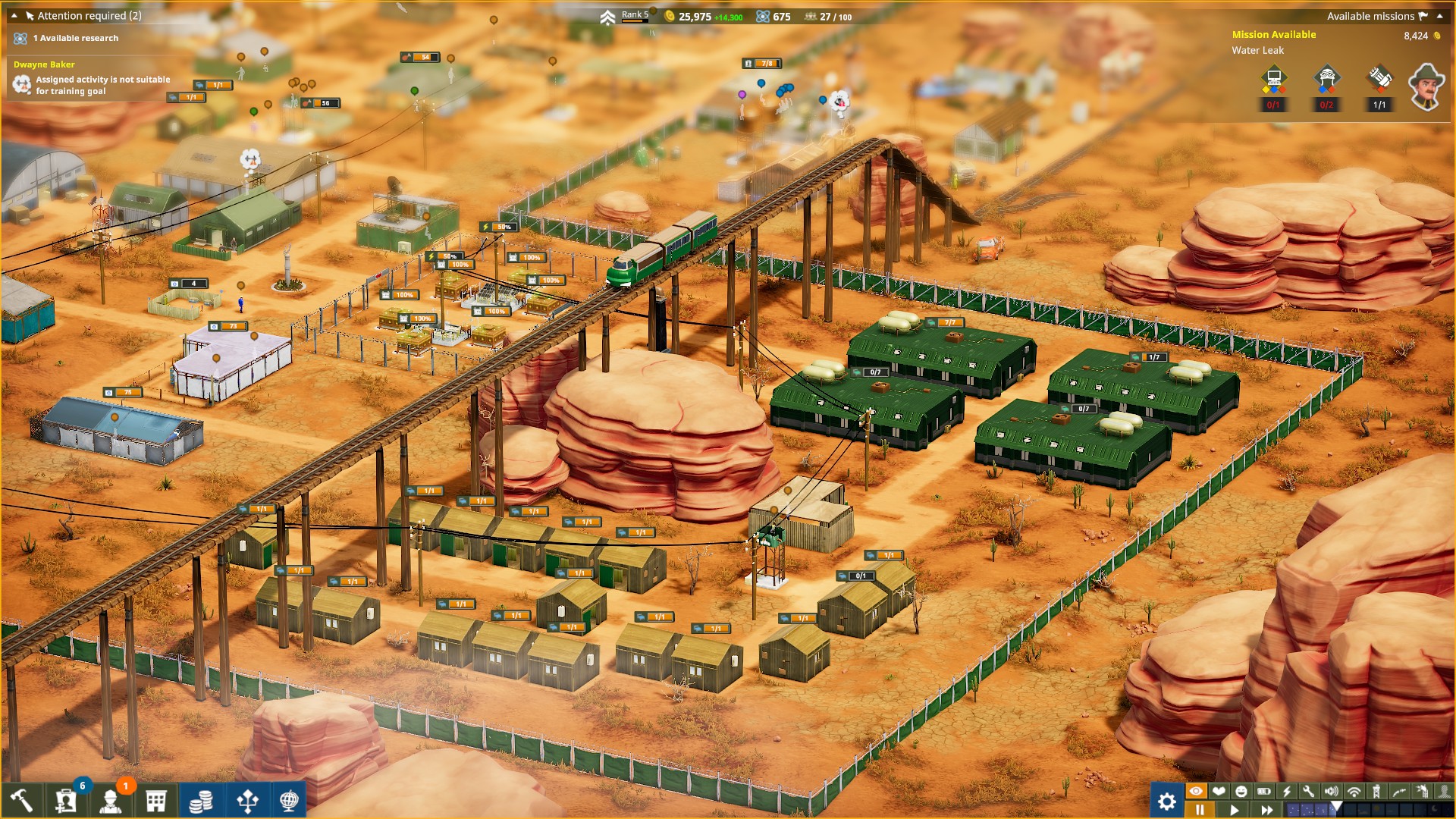Select the staff management worker icon
Image resolution: width=1456 pixels, height=819 pixels.
[110, 802]
